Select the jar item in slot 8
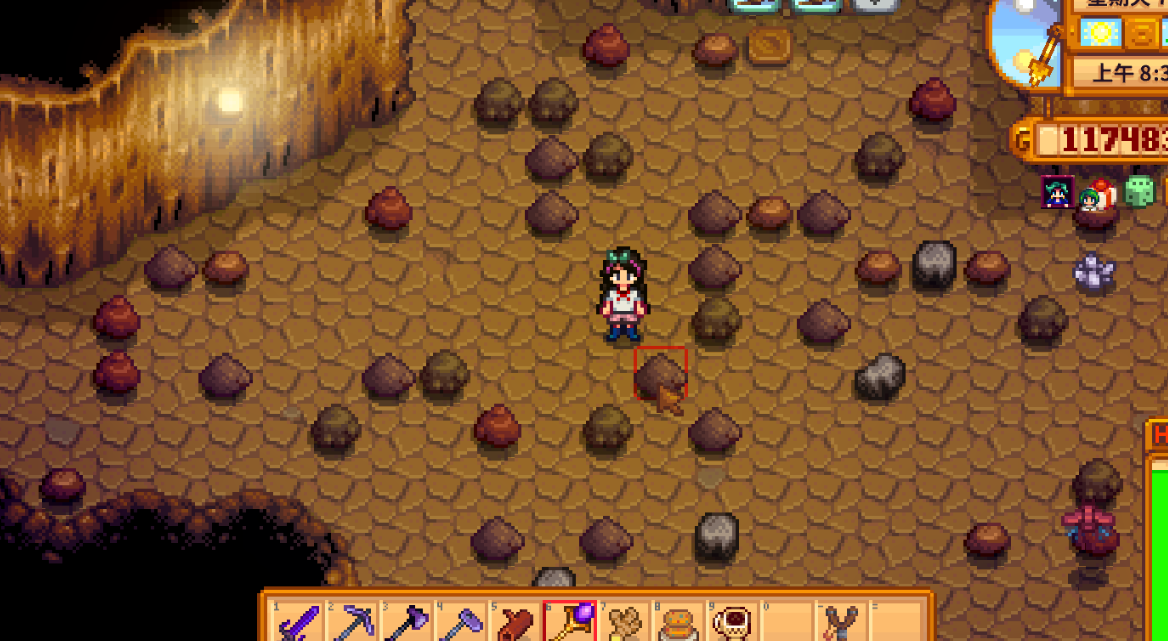 [678, 624]
